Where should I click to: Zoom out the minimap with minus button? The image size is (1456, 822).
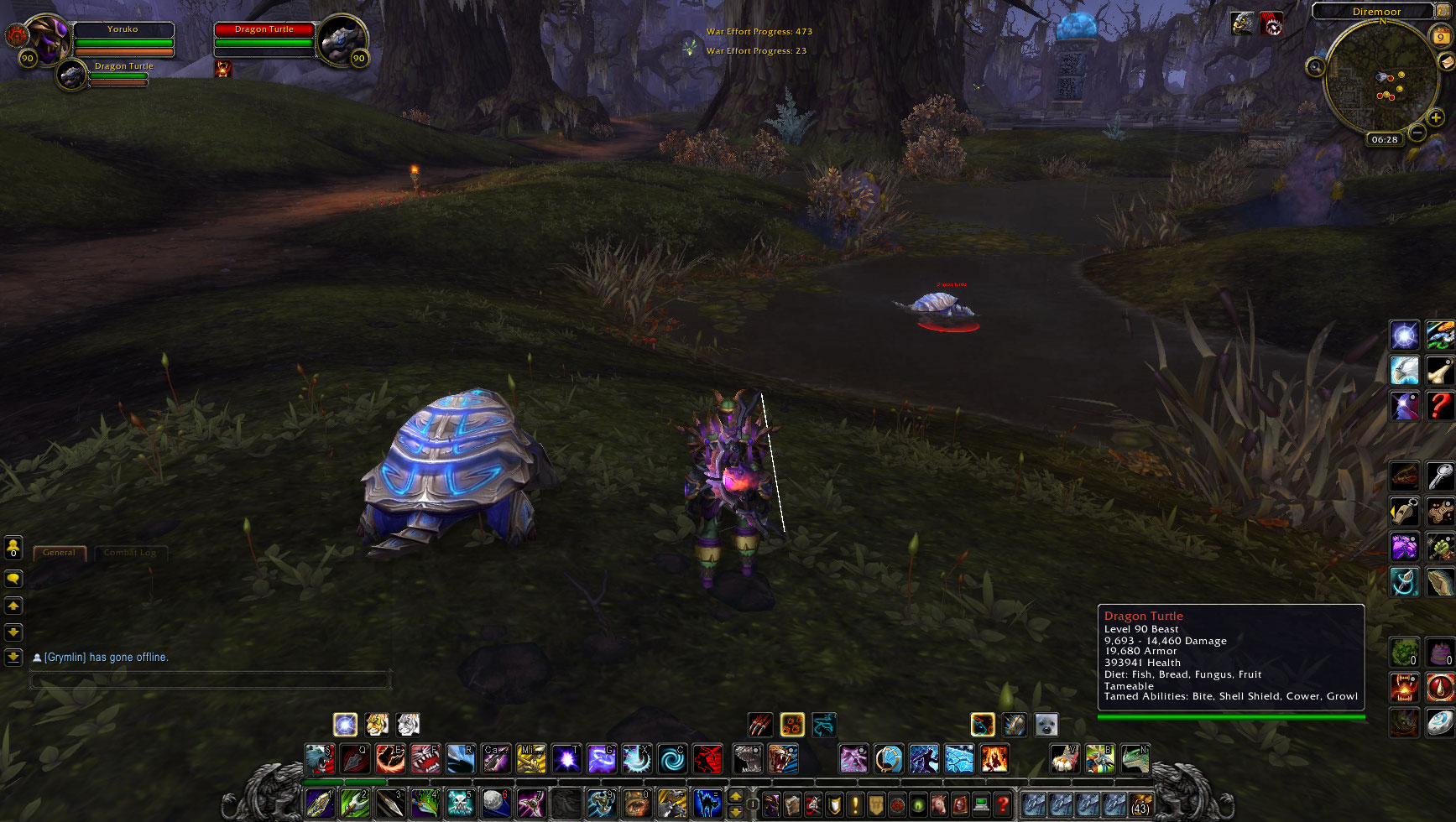[x=1417, y=133]
